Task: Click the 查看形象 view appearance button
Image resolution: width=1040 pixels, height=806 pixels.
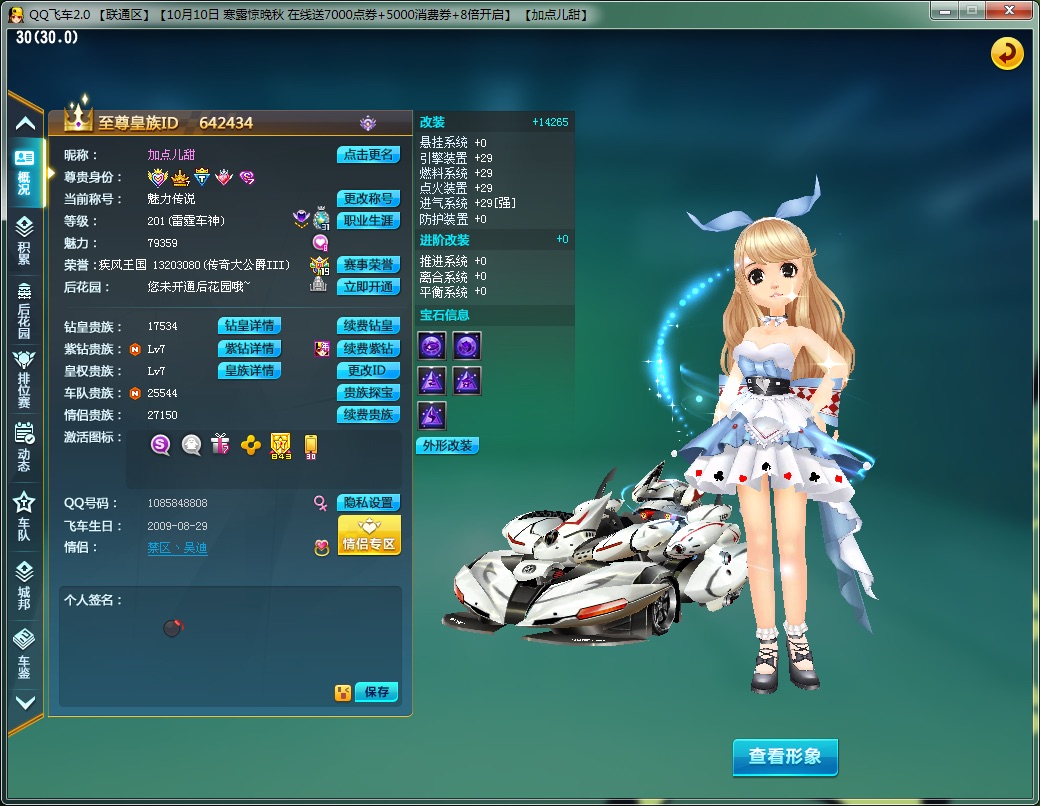Action: pyautogui.click(x=785, y=757)
